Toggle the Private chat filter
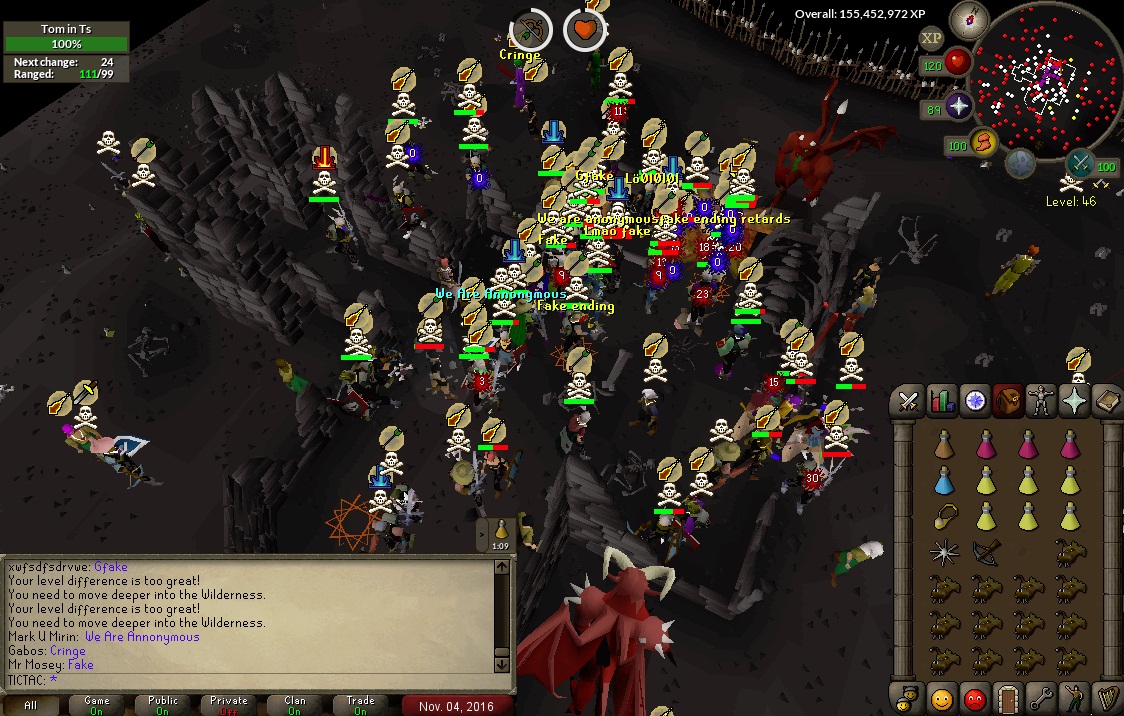The width and height of the screenshot is (1124, 716). pyautogui.click(x=228, y=705)
